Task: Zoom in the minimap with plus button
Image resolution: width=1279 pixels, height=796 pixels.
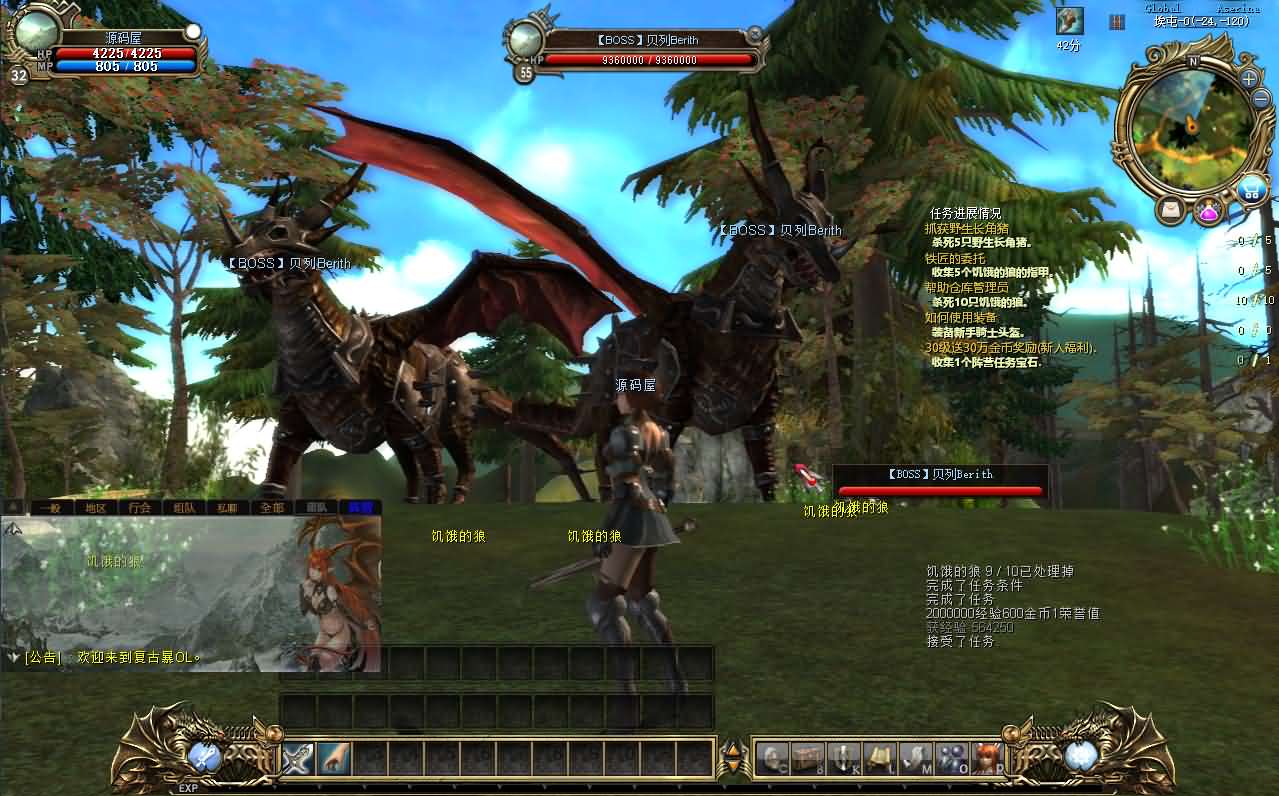Action: point(1249,78)
